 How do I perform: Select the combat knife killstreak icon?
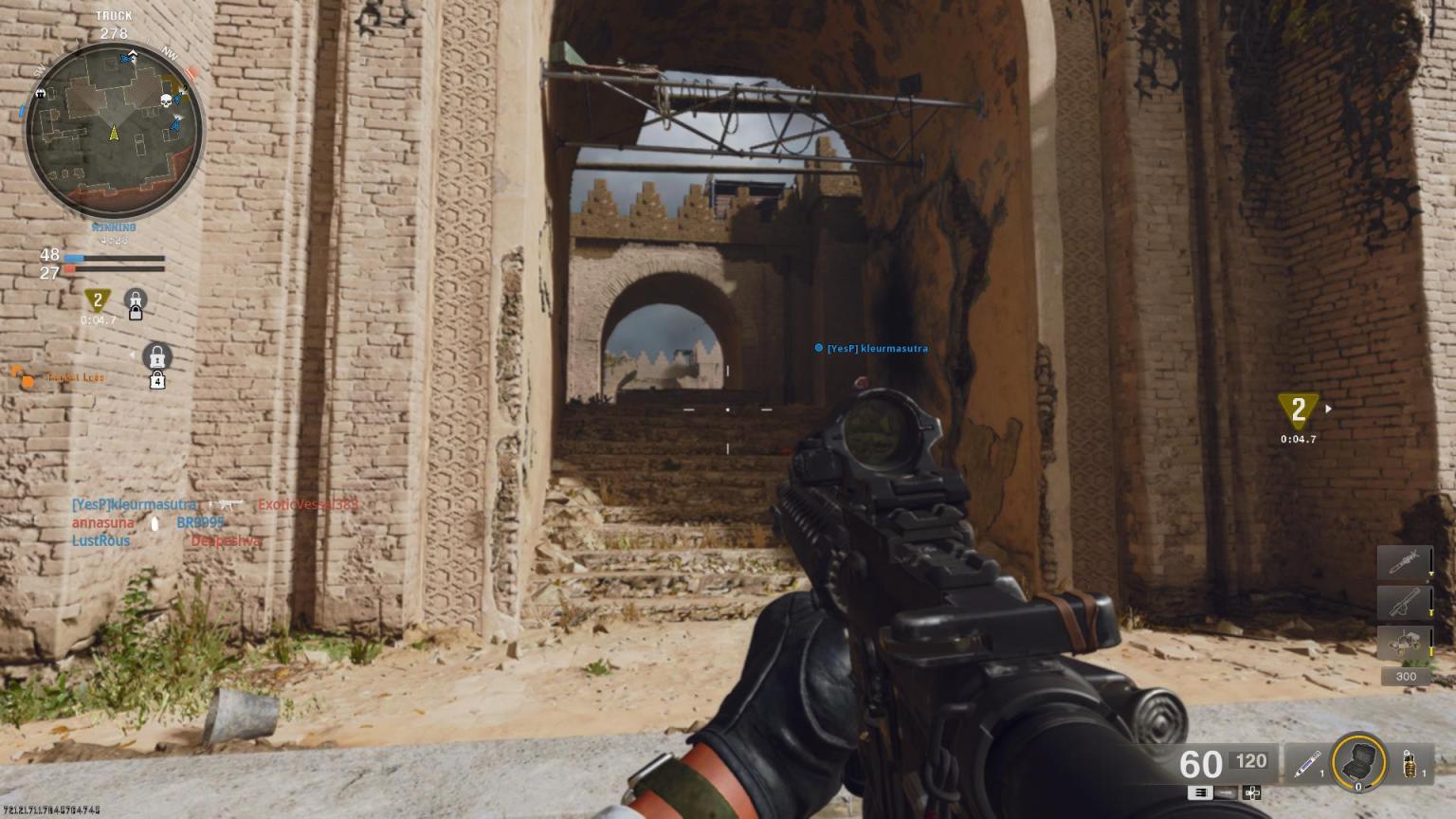(x=1402, y=560)
